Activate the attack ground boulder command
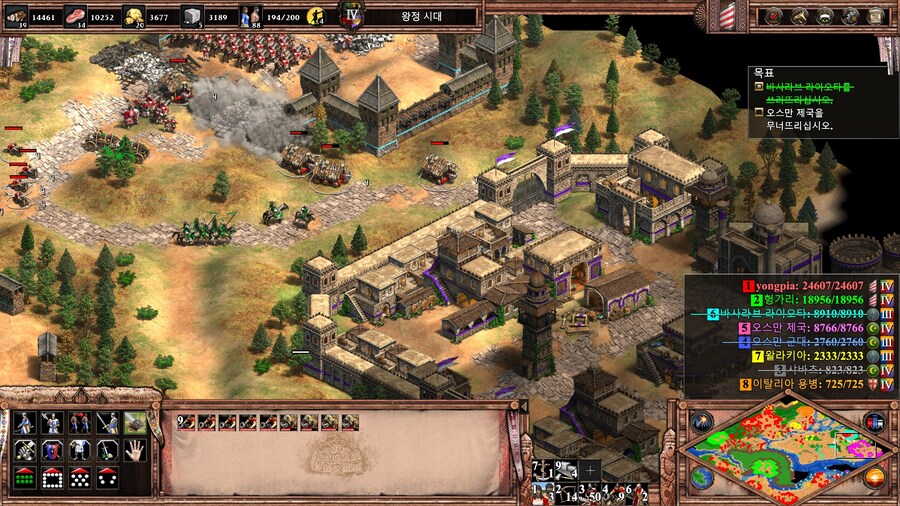Viewport: 900px width, 506px height. pos(134,423)
